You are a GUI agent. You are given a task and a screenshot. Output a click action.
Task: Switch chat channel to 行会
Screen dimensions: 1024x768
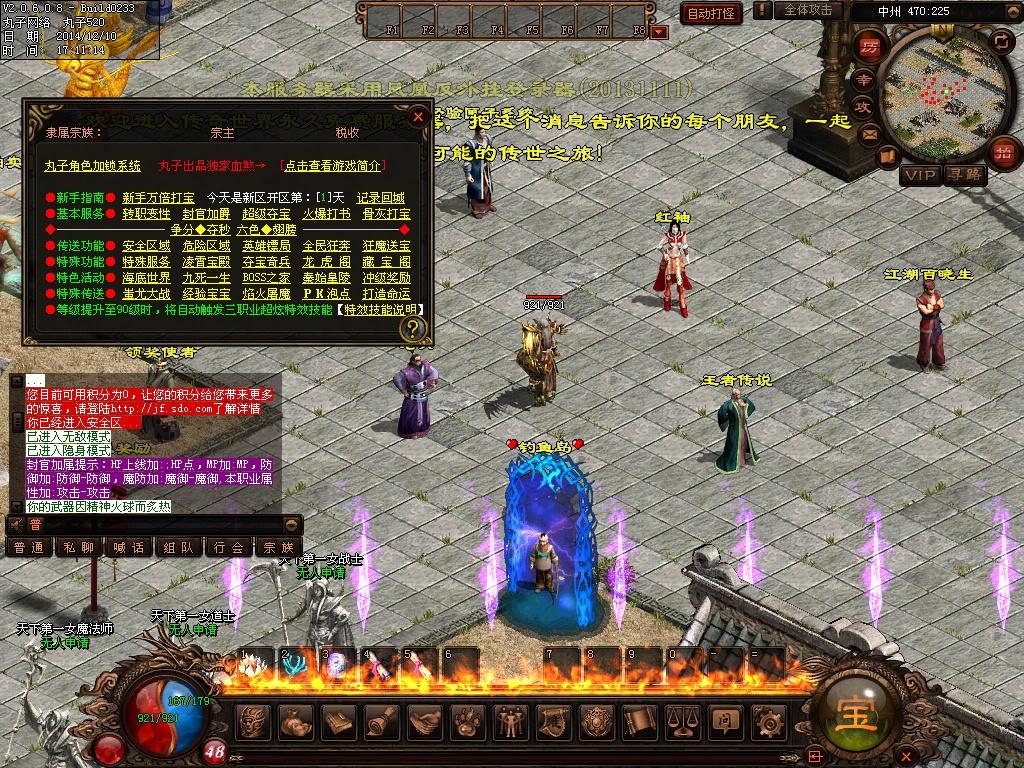[228, 547]
